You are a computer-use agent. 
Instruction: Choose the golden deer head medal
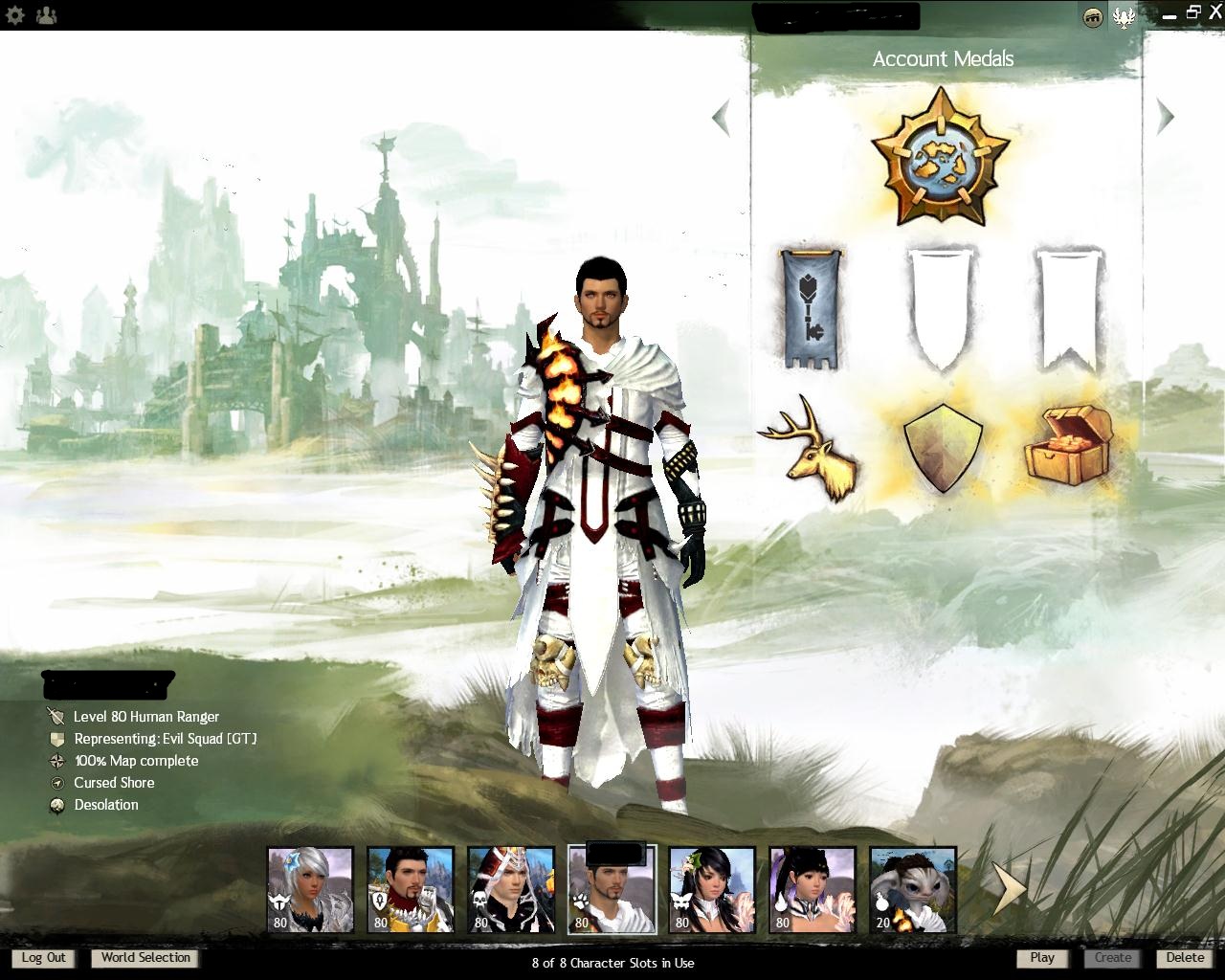(812, 448)
